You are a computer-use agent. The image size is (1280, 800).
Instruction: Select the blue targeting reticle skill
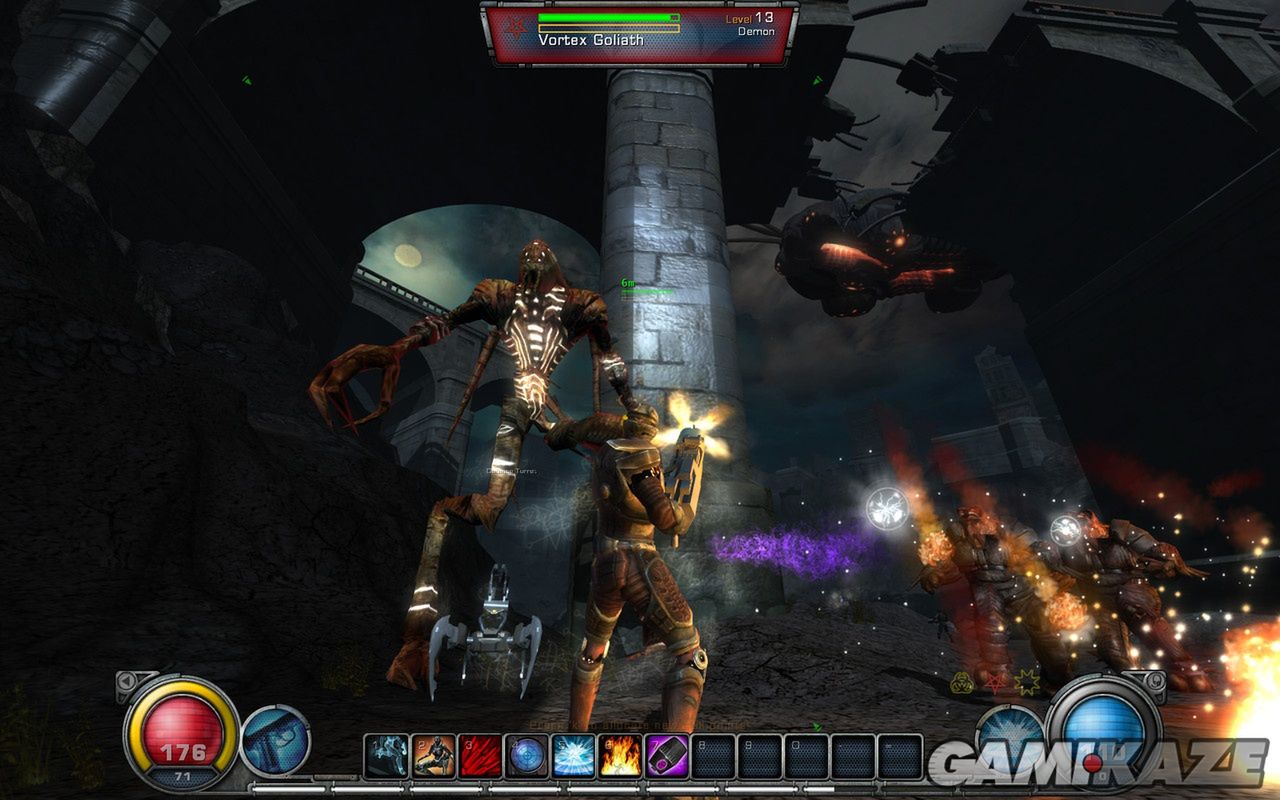526,756
